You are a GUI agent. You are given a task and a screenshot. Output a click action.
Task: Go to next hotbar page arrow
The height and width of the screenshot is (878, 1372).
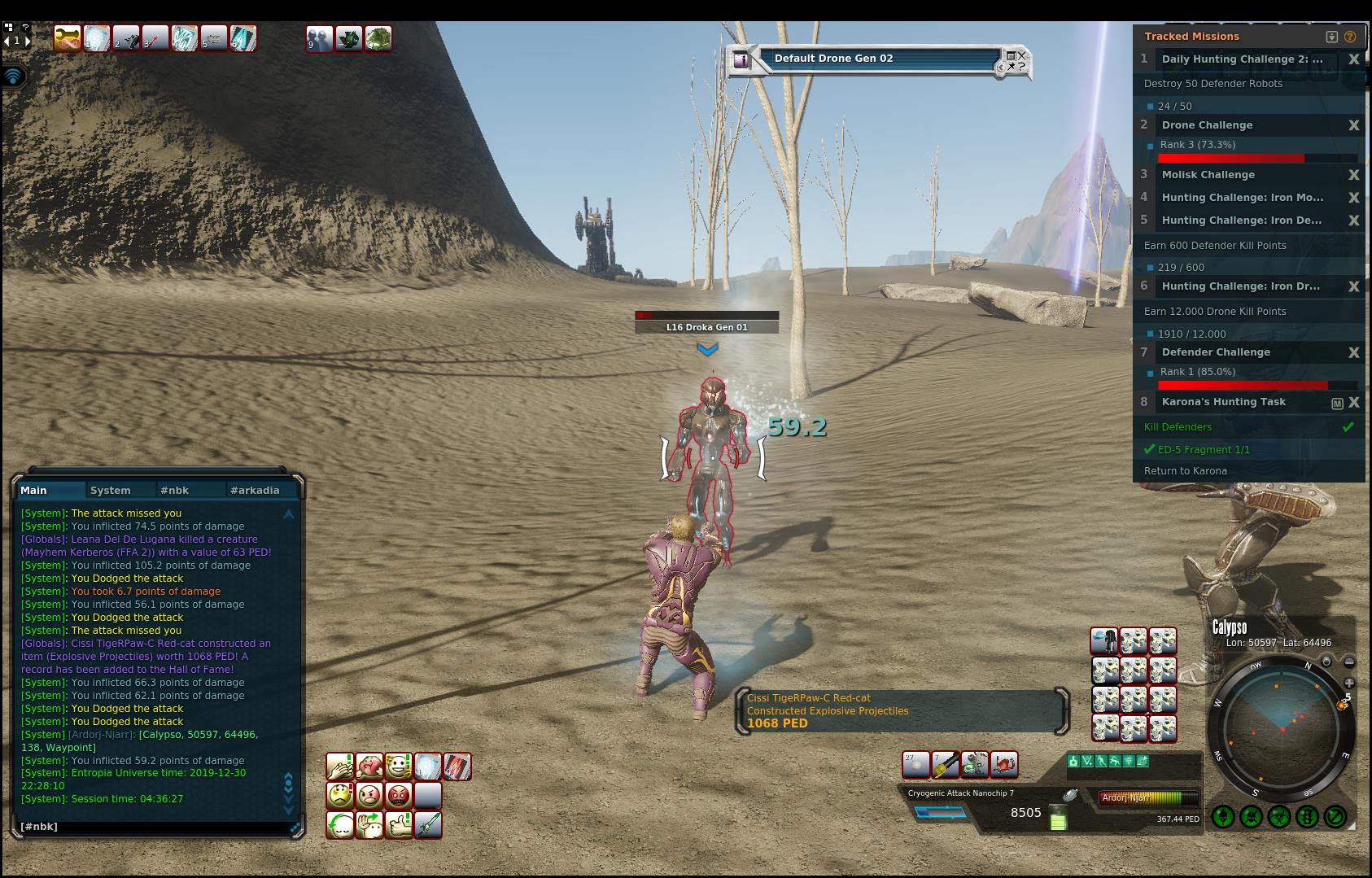tap(28, 40)
